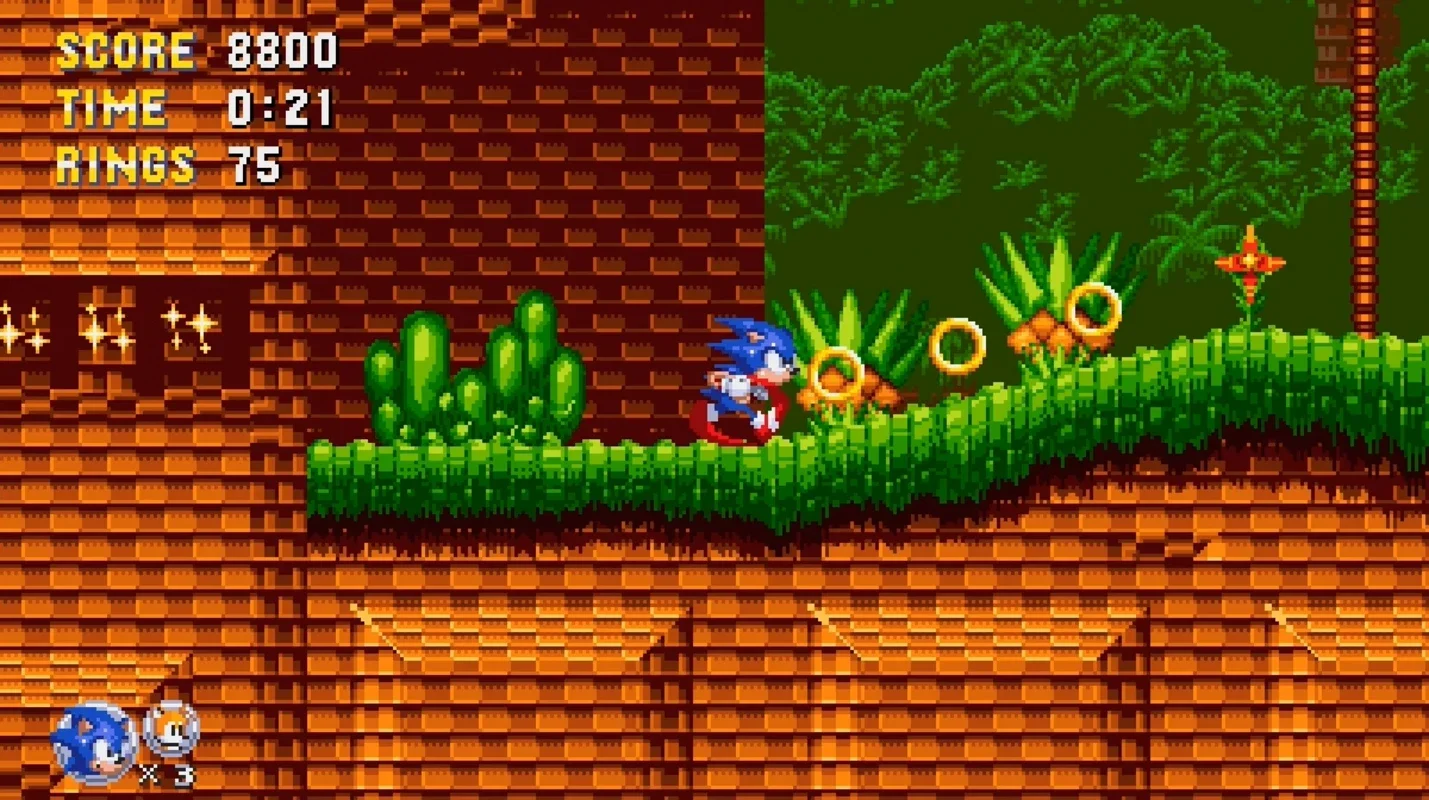Click Sonic the Hedgehog sprite
The height and width of the screenshot is (800, 1429).
(x=745, y=375)
